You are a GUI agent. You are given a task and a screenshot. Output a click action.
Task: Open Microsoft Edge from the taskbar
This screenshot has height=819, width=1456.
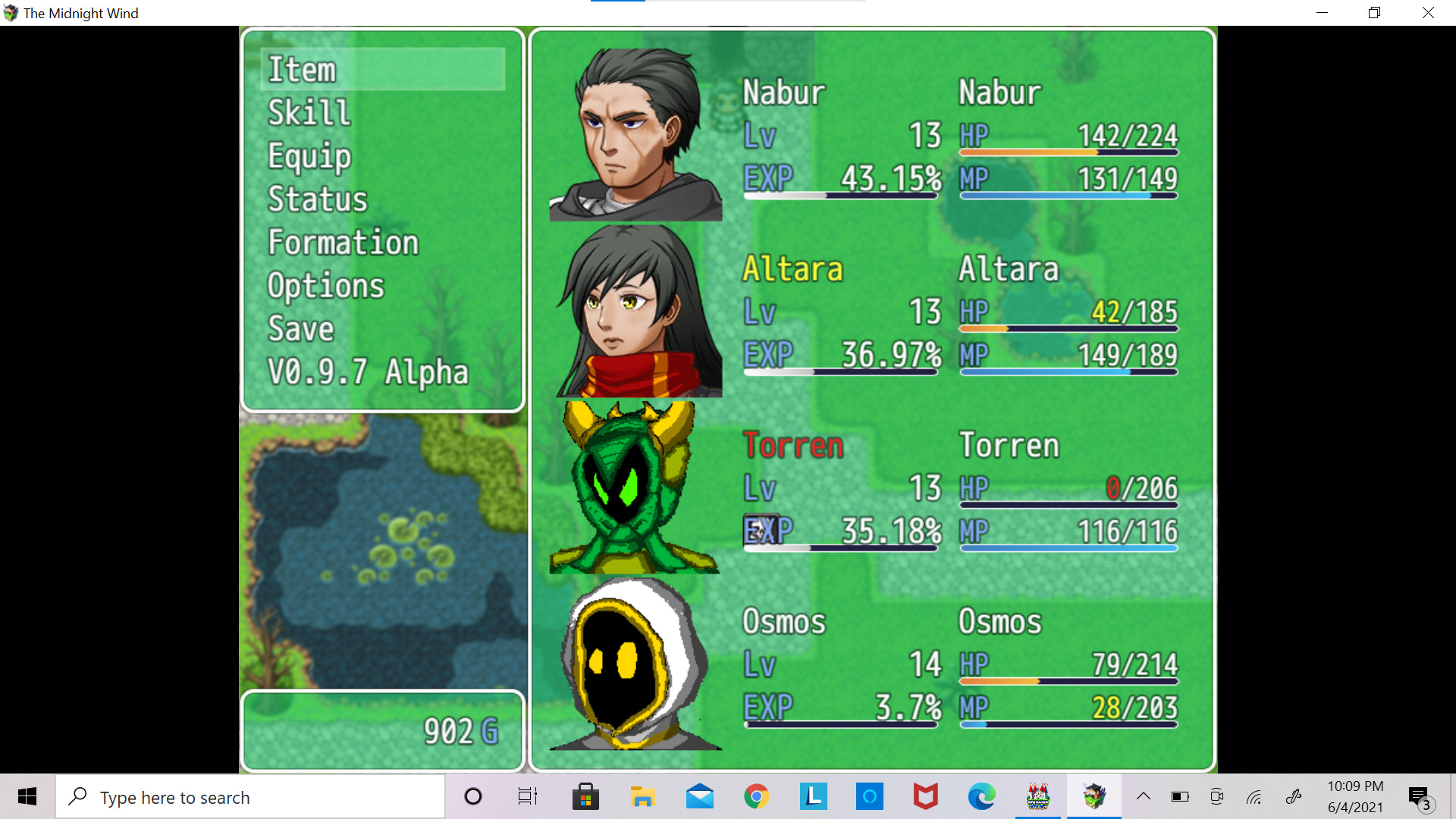pos(981,796)
